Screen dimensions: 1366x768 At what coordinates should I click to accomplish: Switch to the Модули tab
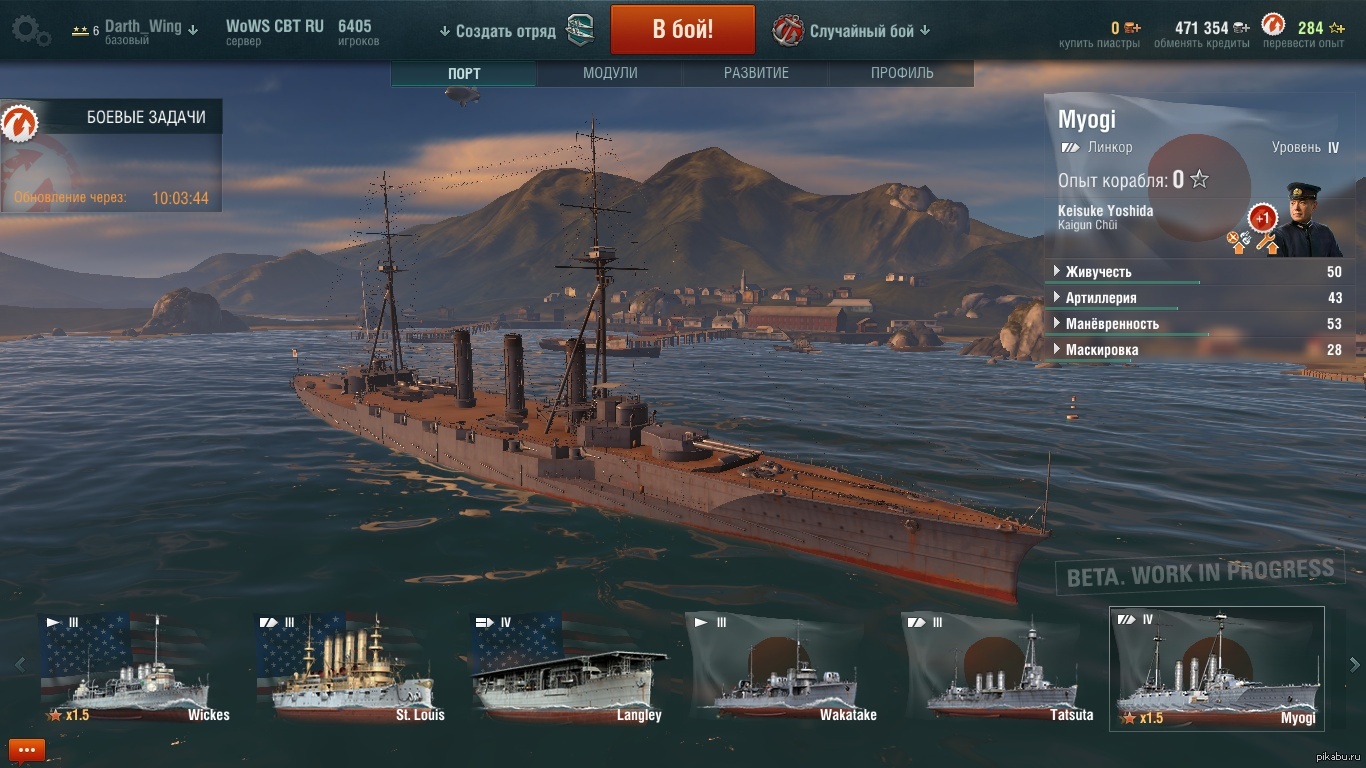[610, 73]
